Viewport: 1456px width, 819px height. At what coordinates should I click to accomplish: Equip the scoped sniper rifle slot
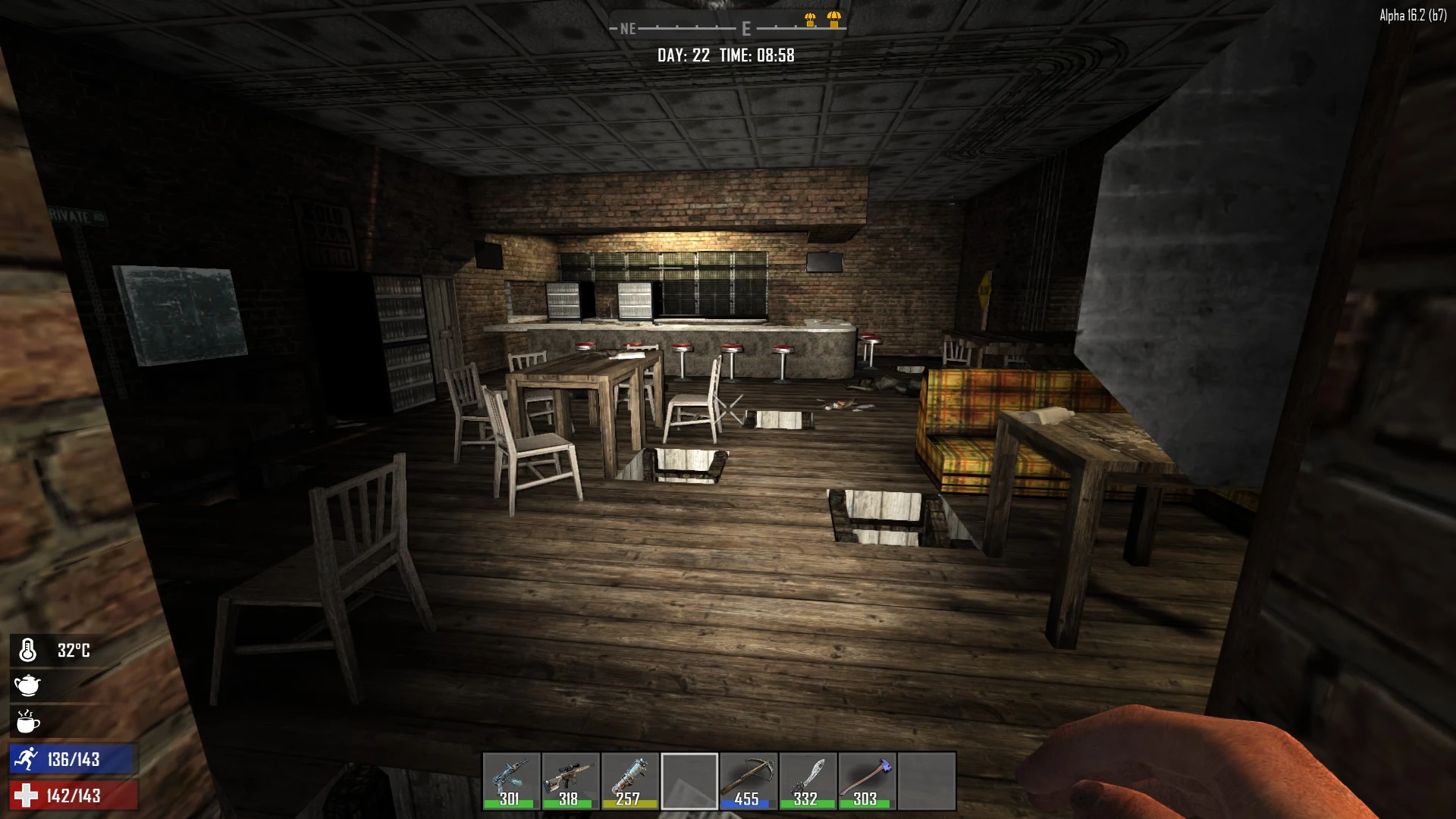click(570, 780)
